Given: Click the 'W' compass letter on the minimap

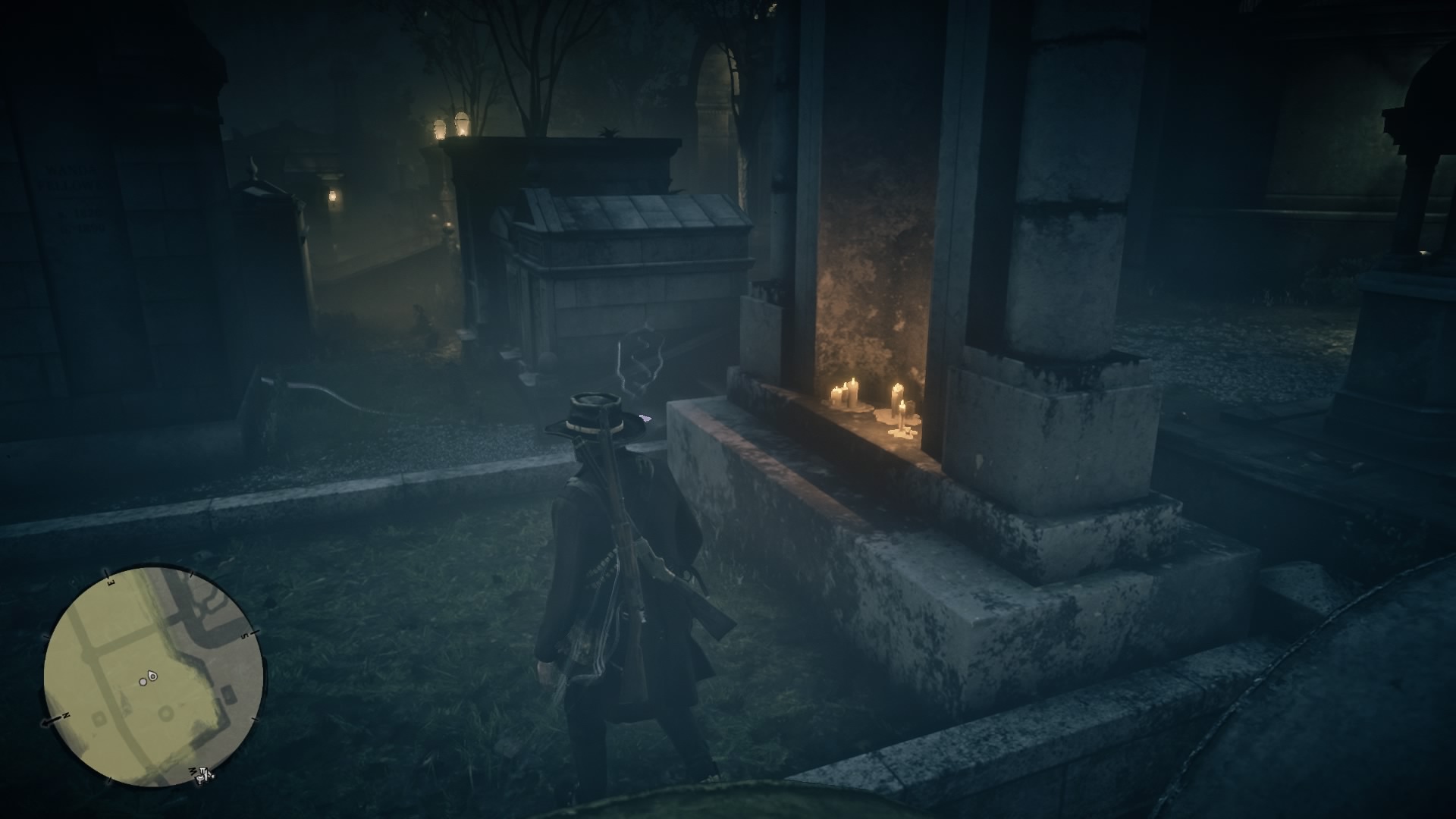Looking at the screenshot, I should tap(193, 770).
